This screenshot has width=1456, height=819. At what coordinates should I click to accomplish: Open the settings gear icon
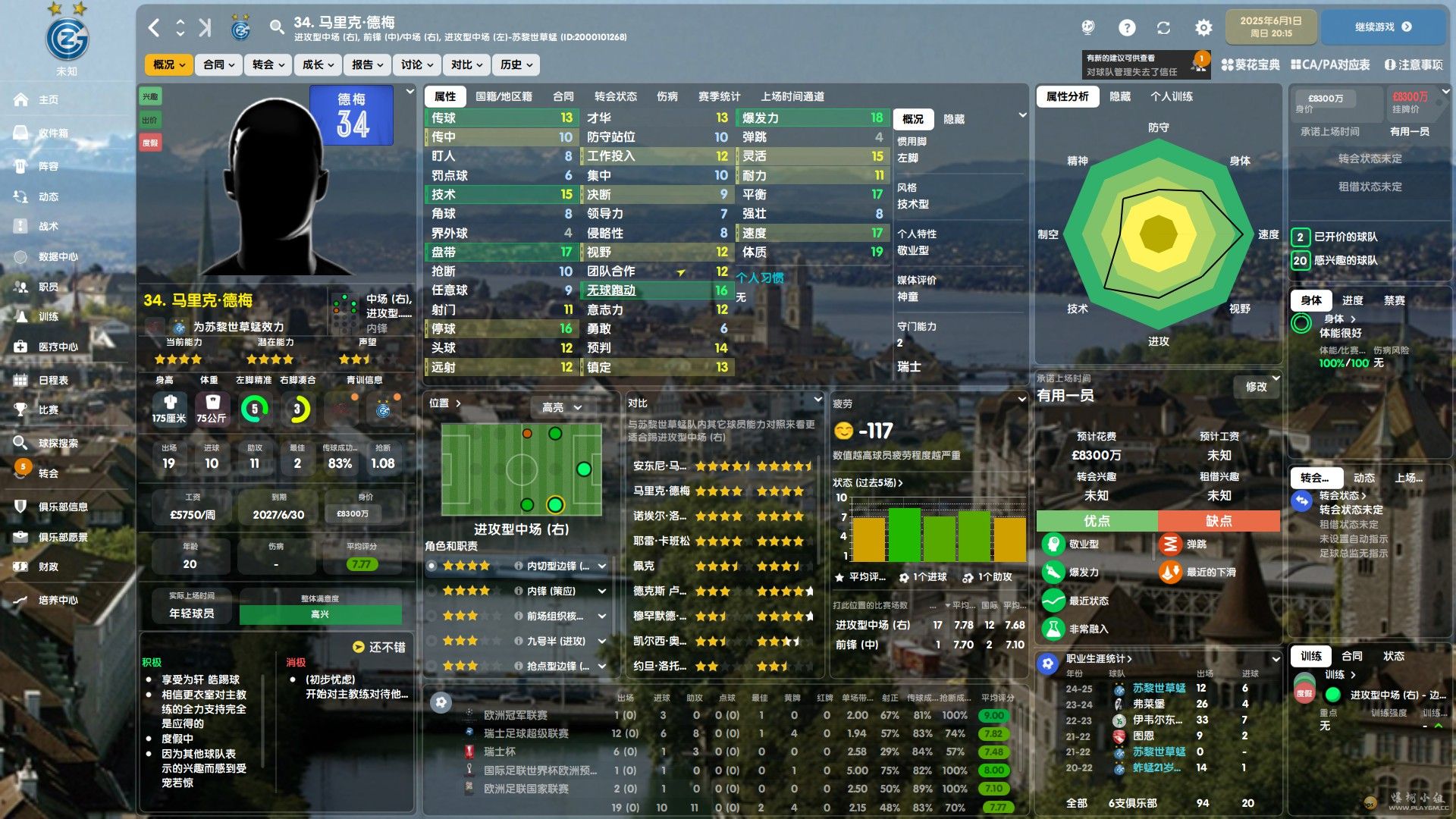tap(1203, 28)
